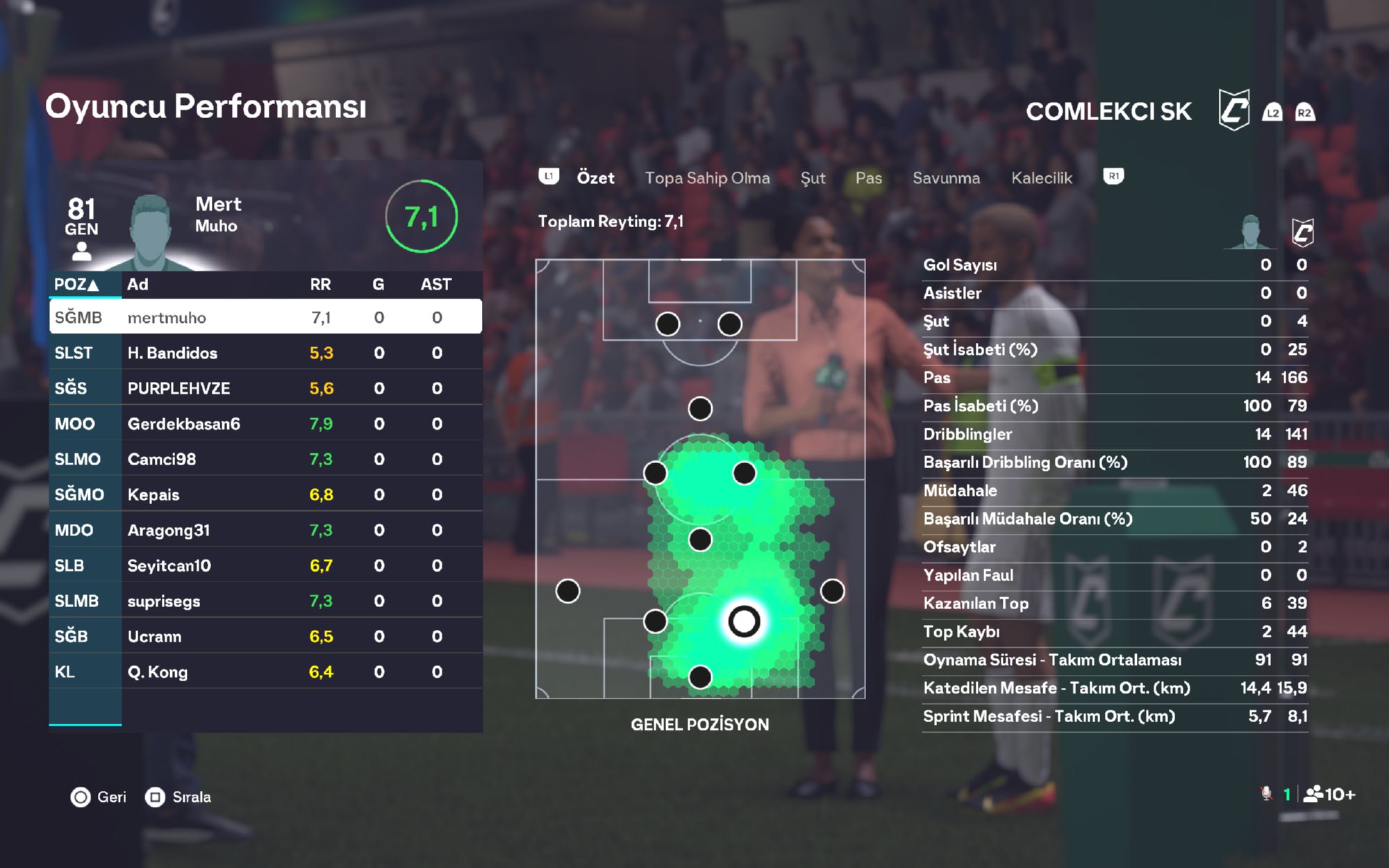Click the Geri back button
The image size is (1389, 868).
coord(99,797)
